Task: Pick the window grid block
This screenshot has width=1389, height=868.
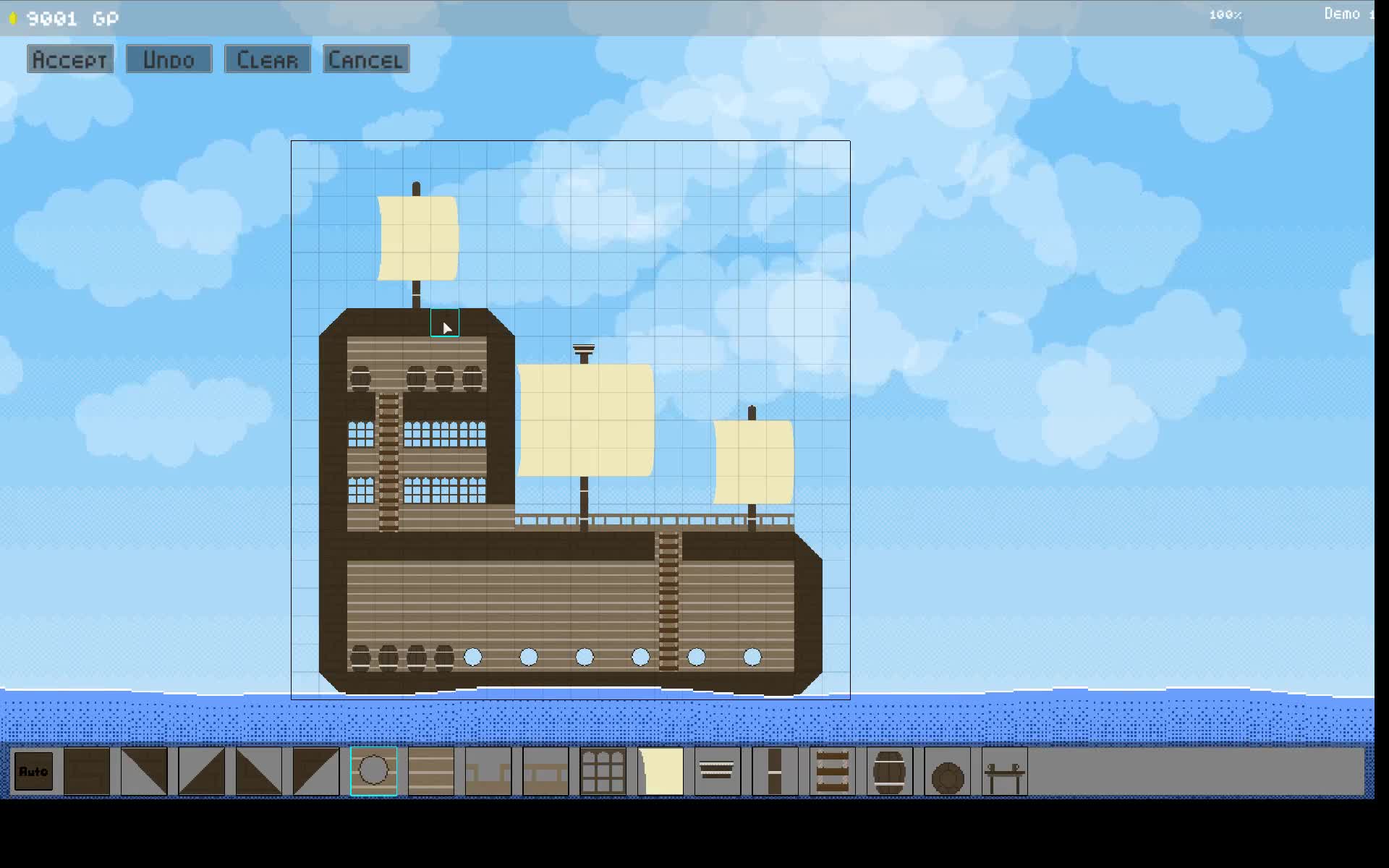Action: coord(603,772)
